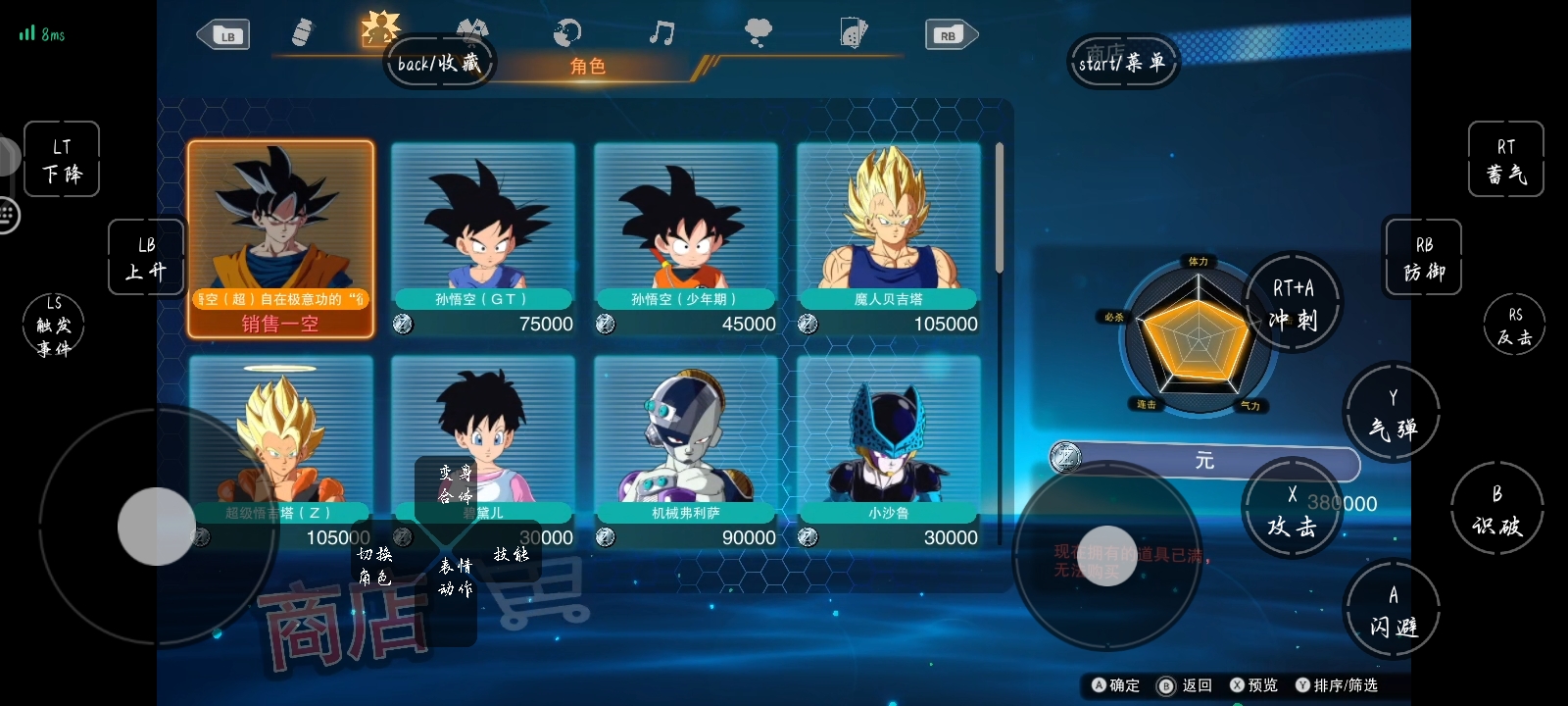Select the 超级悟吉塔（Z） character tile
The height and width of the screenshot is (706, 1568).
[x=280, y=451]
